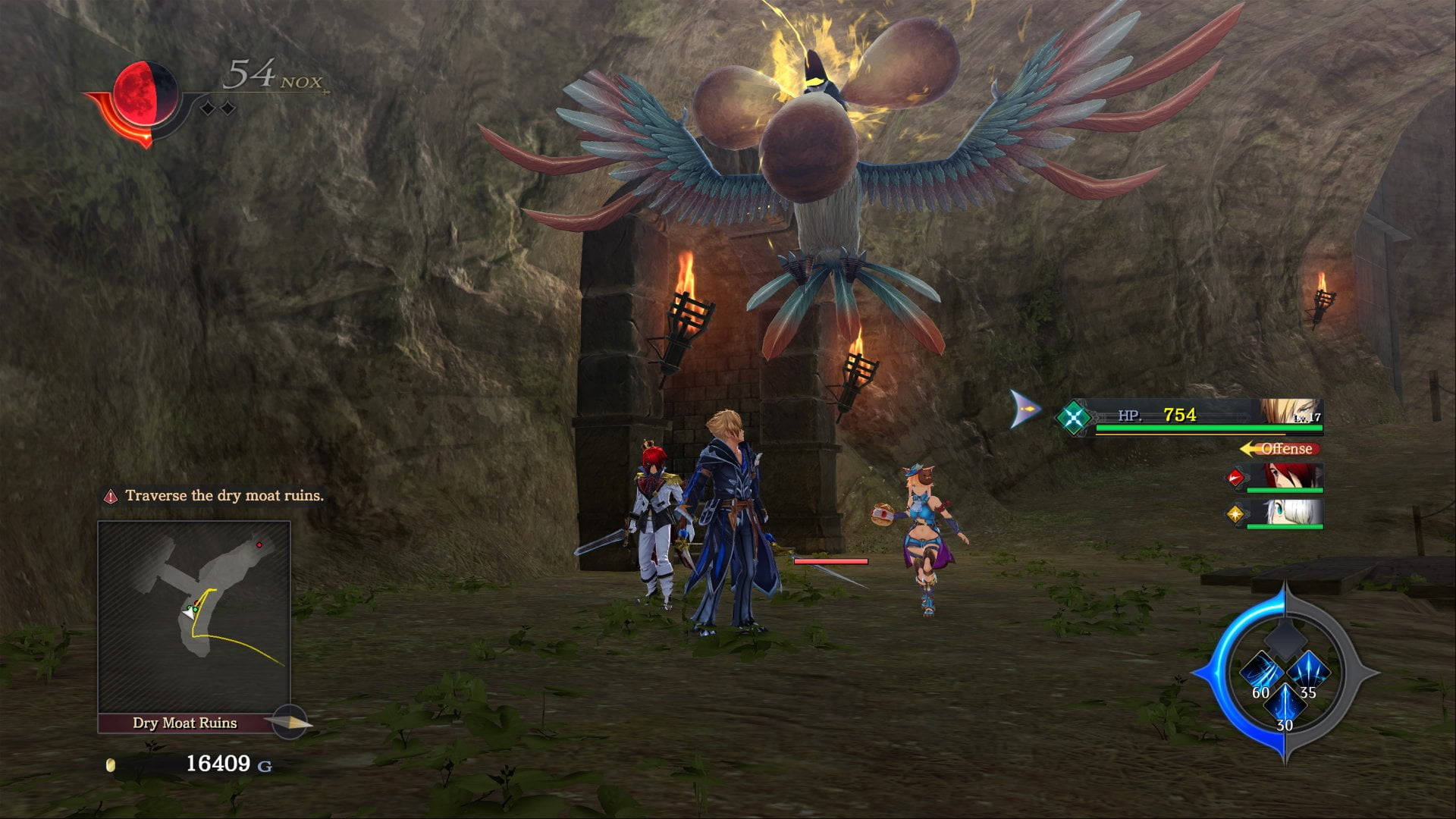Select the quest objective about the moat ruins
This screenshot has height=819, width=1456.
224,496
